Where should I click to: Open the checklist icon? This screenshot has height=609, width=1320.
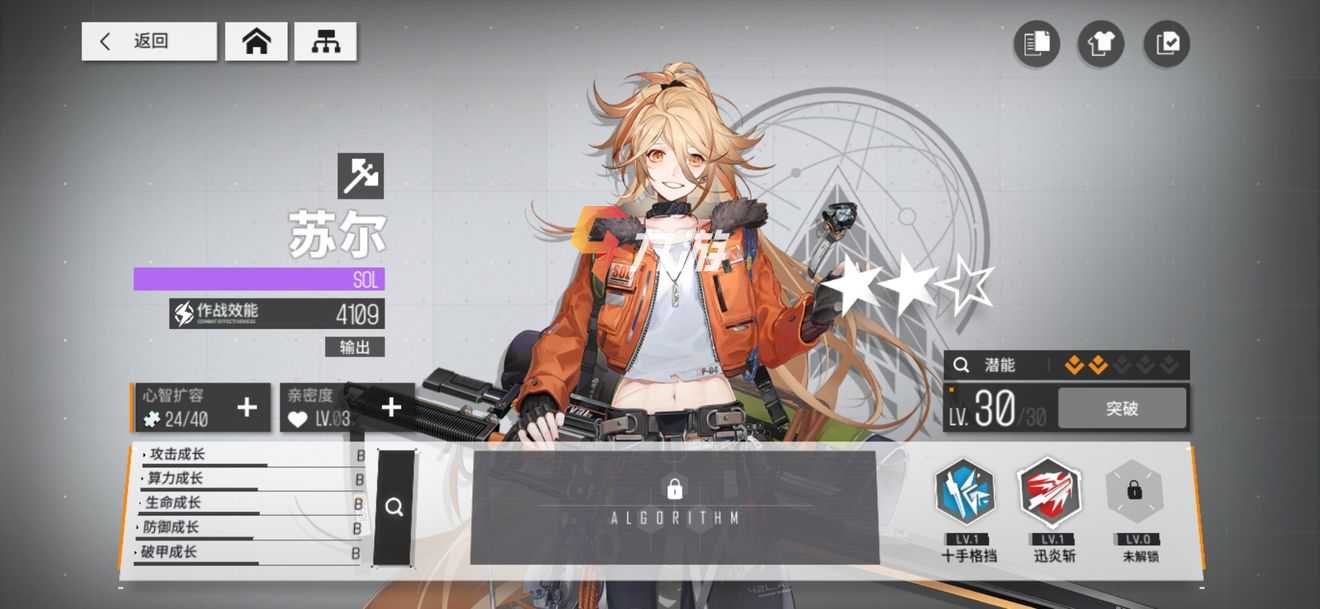[1167, 44]
